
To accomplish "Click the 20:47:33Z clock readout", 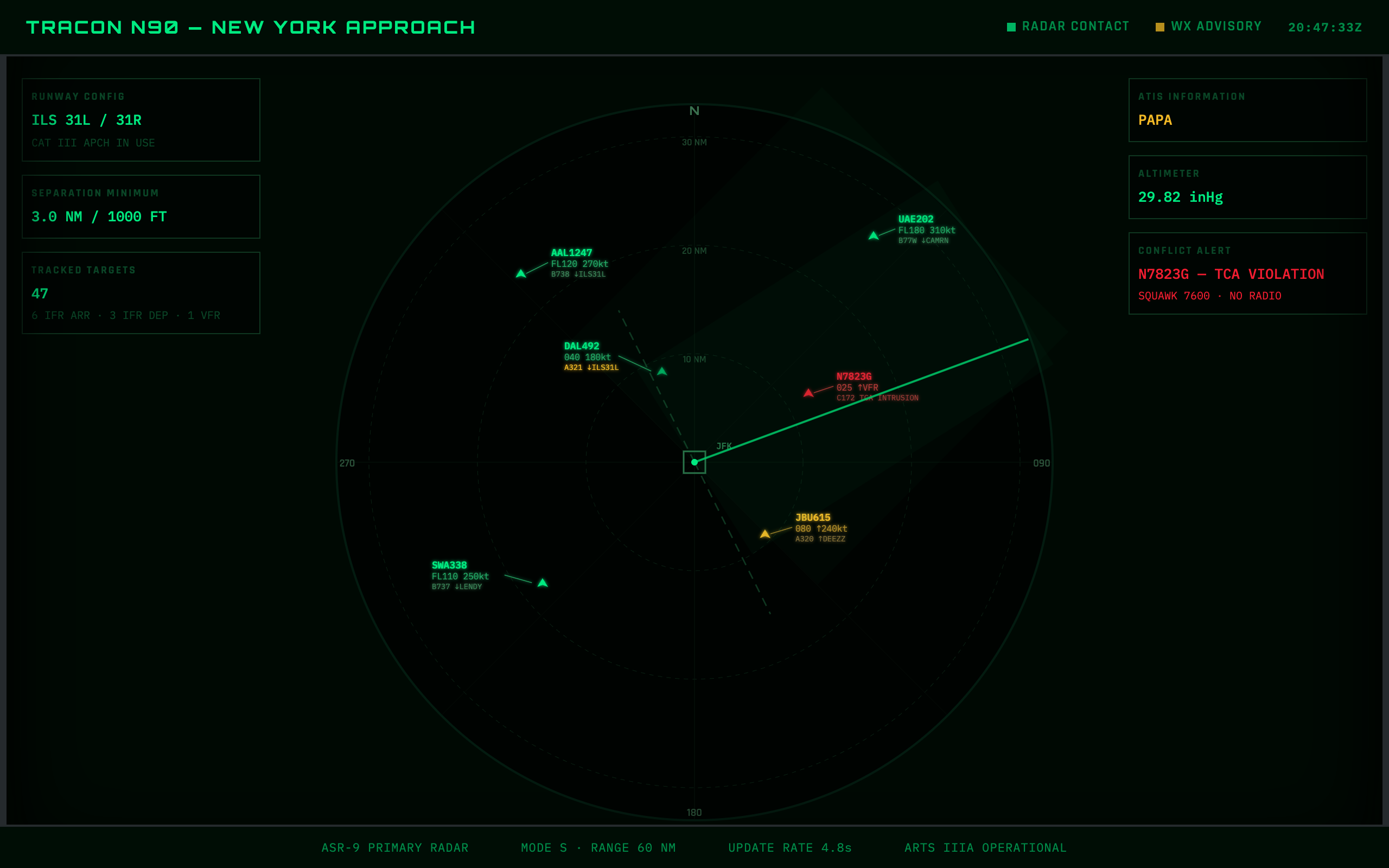I will pos(1325,27).
